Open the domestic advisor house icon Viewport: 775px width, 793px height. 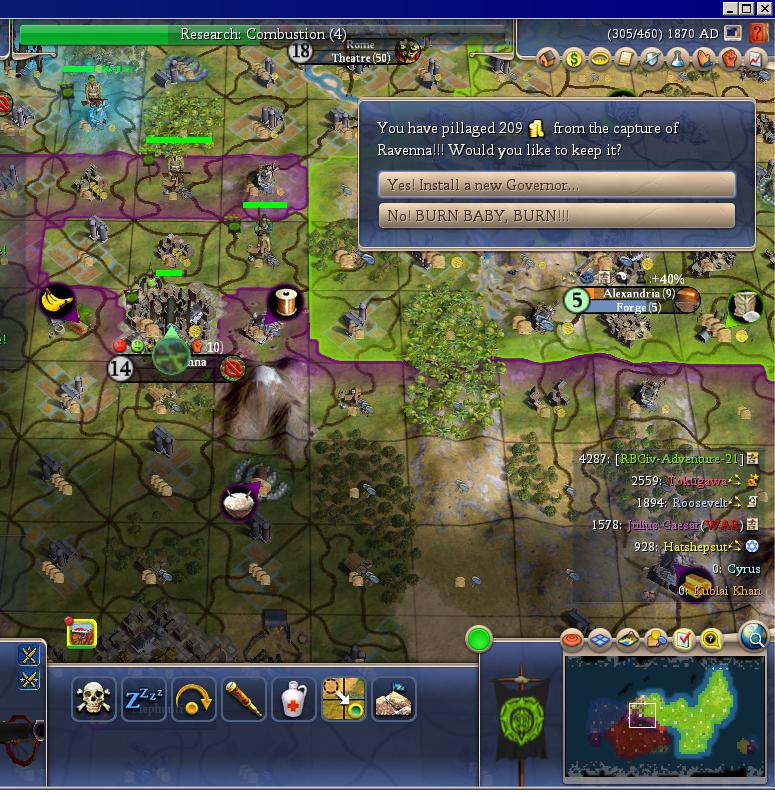click(547, 60)
